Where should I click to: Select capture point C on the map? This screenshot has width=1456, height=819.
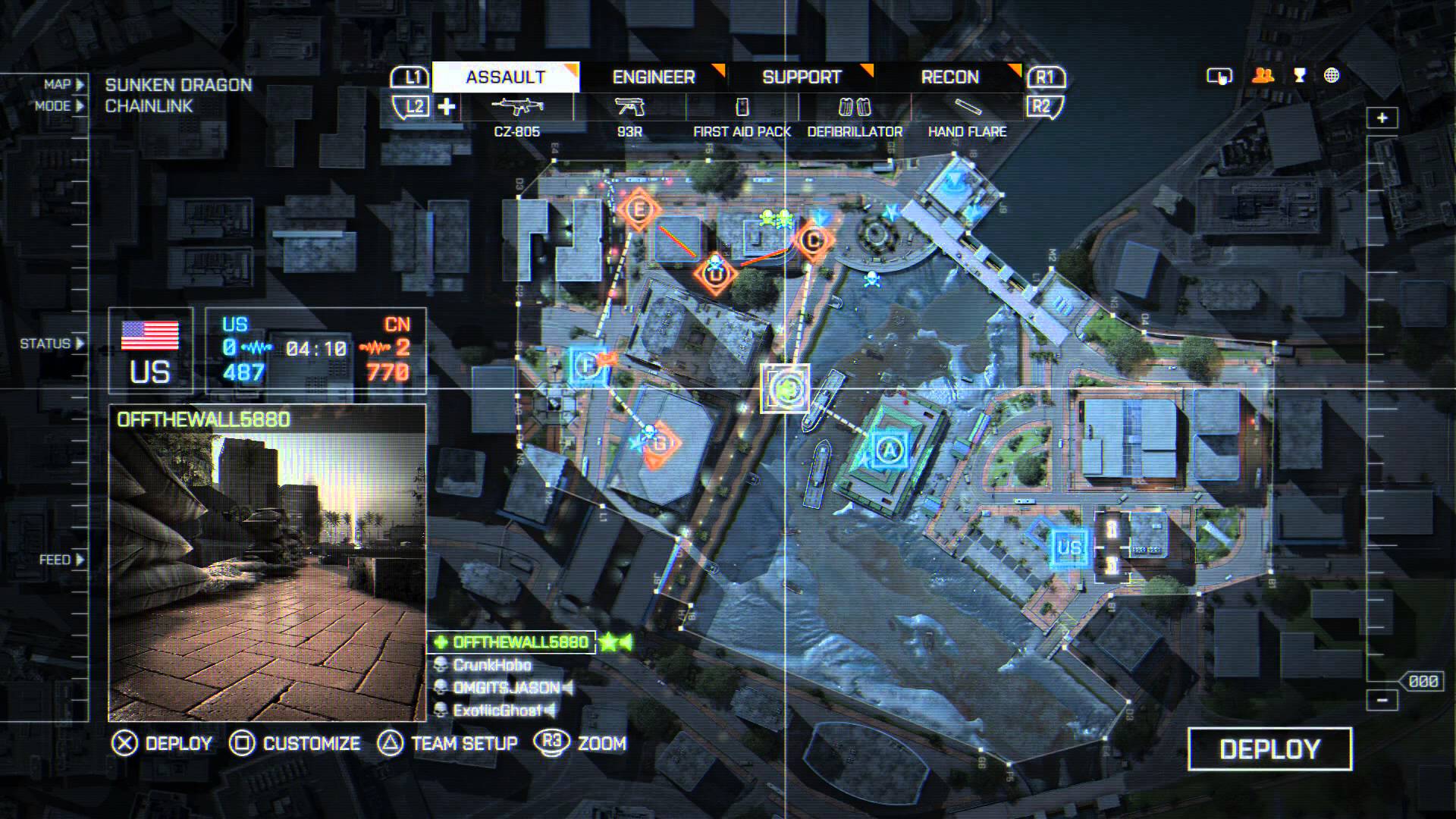[x=813, y=241]
